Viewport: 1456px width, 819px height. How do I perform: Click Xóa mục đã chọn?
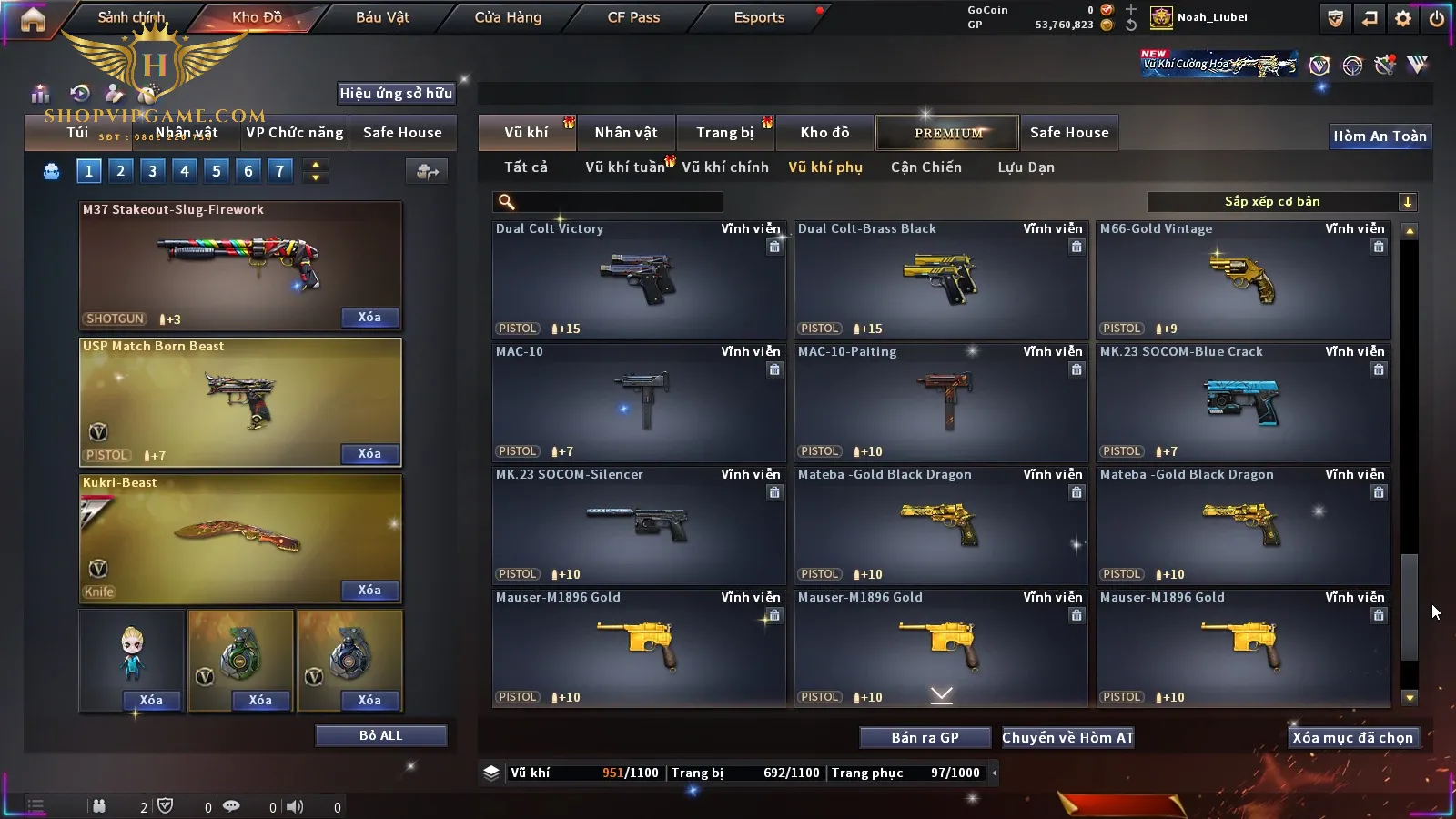(x=1352, y=738)
